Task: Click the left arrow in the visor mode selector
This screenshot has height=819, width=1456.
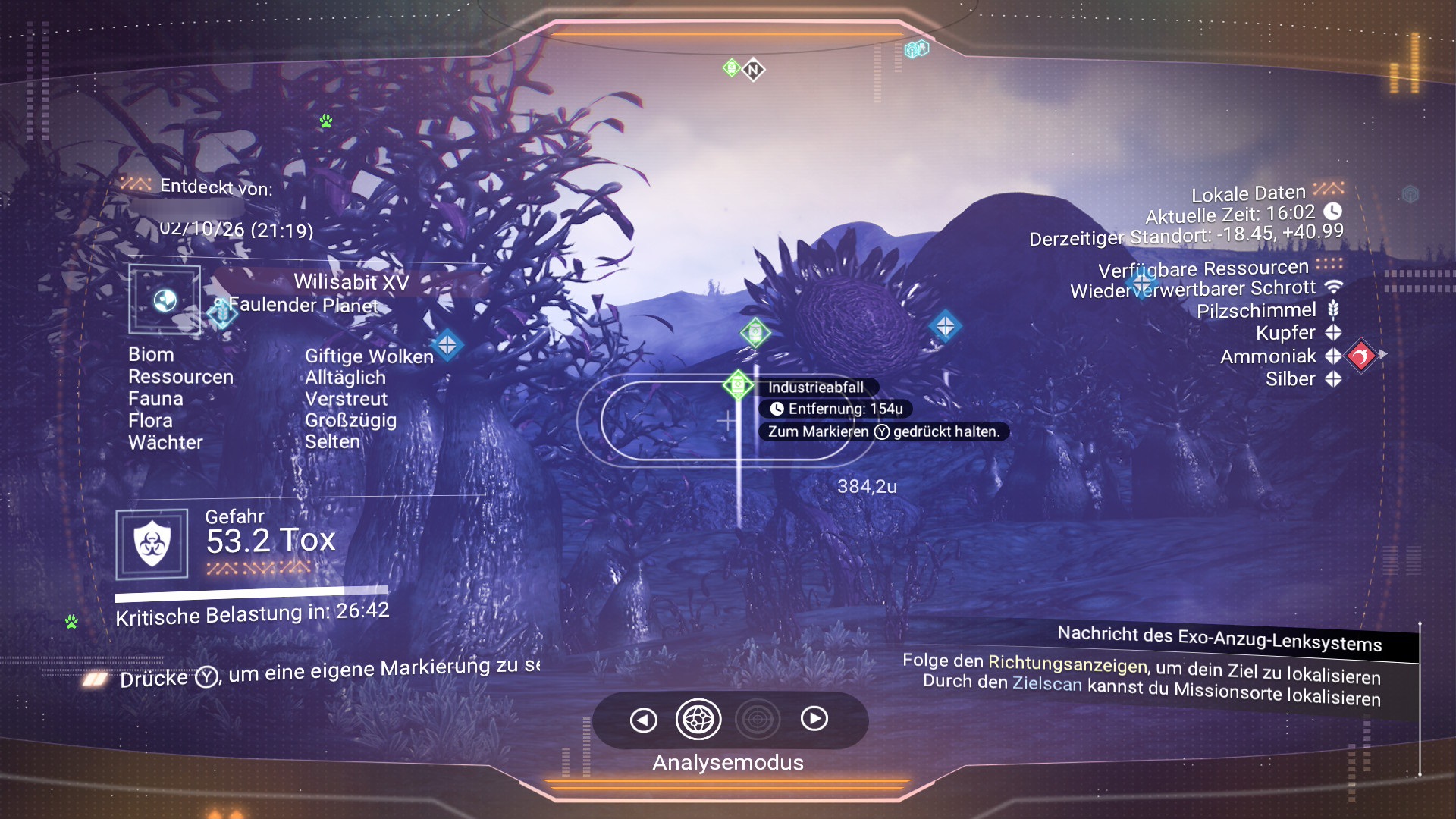Action: [x=643, y=720]
